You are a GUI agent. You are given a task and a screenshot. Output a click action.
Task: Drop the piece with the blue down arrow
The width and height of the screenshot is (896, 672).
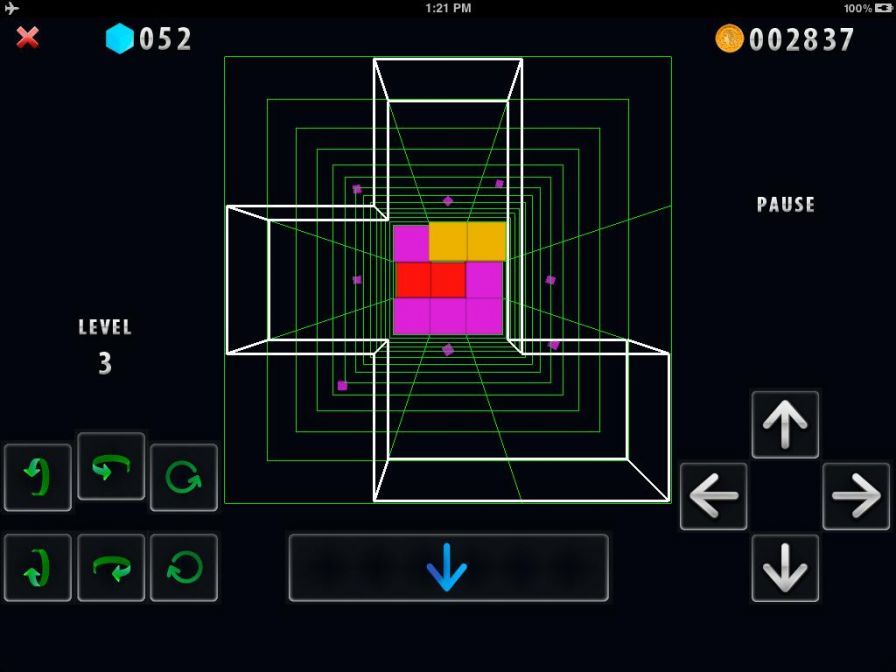[x=448, y=568]
